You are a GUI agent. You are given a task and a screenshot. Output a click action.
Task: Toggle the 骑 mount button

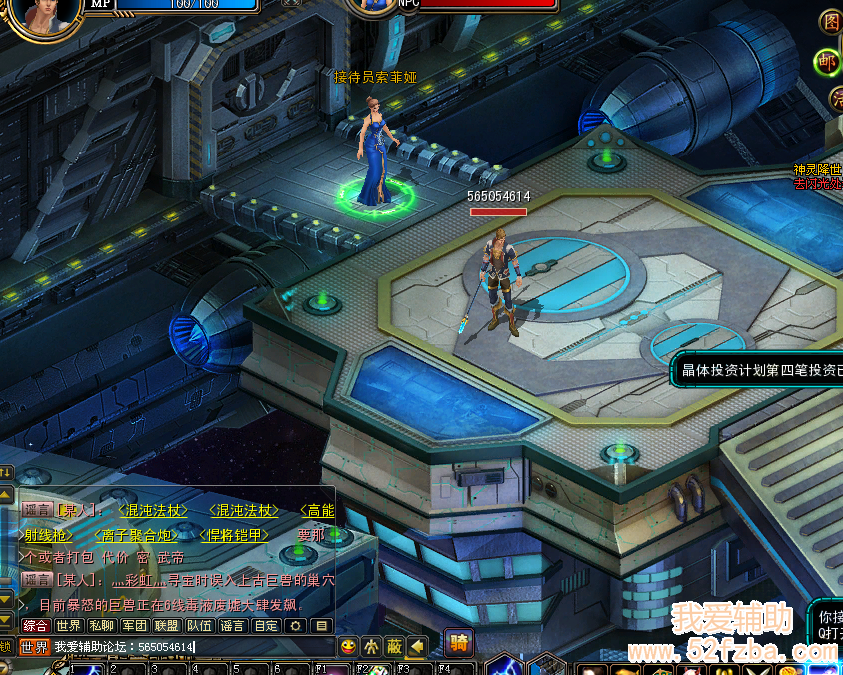[x=459, y=642]
